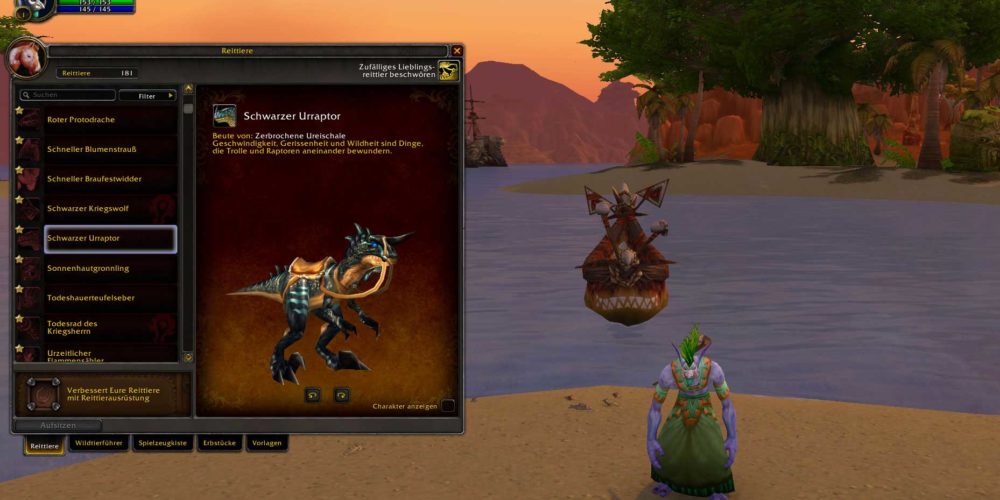This screenshot has height=500, width=1000.
Task: Click the mount equipment slot
Action: [x=43, y=394]
